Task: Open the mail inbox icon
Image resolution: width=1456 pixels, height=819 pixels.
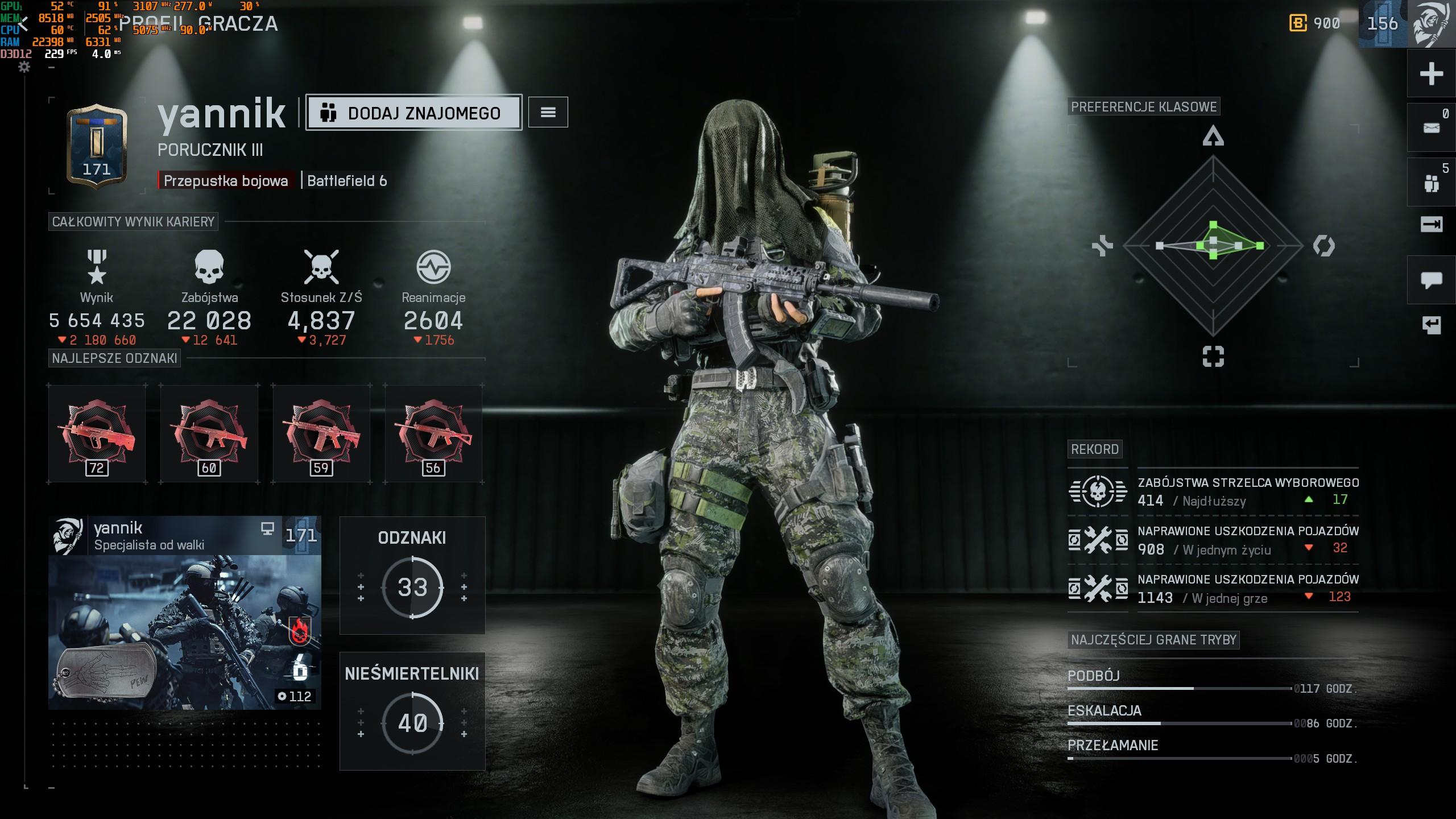Action: point(1431,128)
